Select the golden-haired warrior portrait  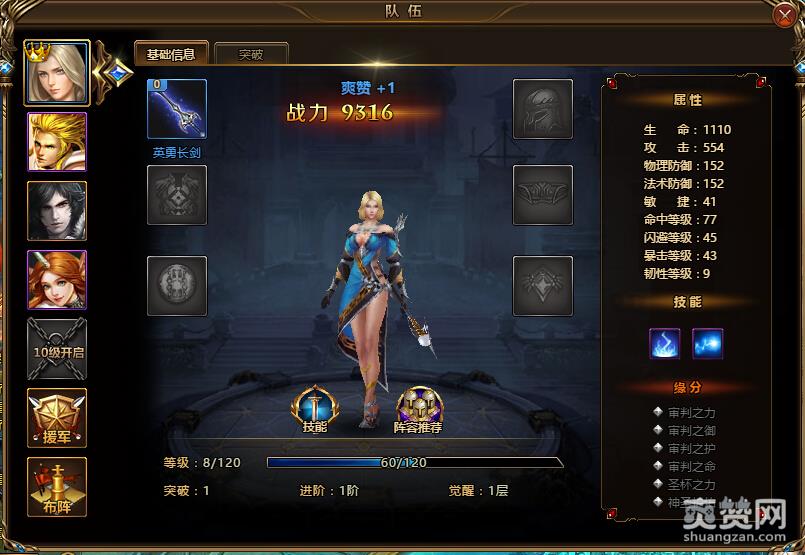57,142
